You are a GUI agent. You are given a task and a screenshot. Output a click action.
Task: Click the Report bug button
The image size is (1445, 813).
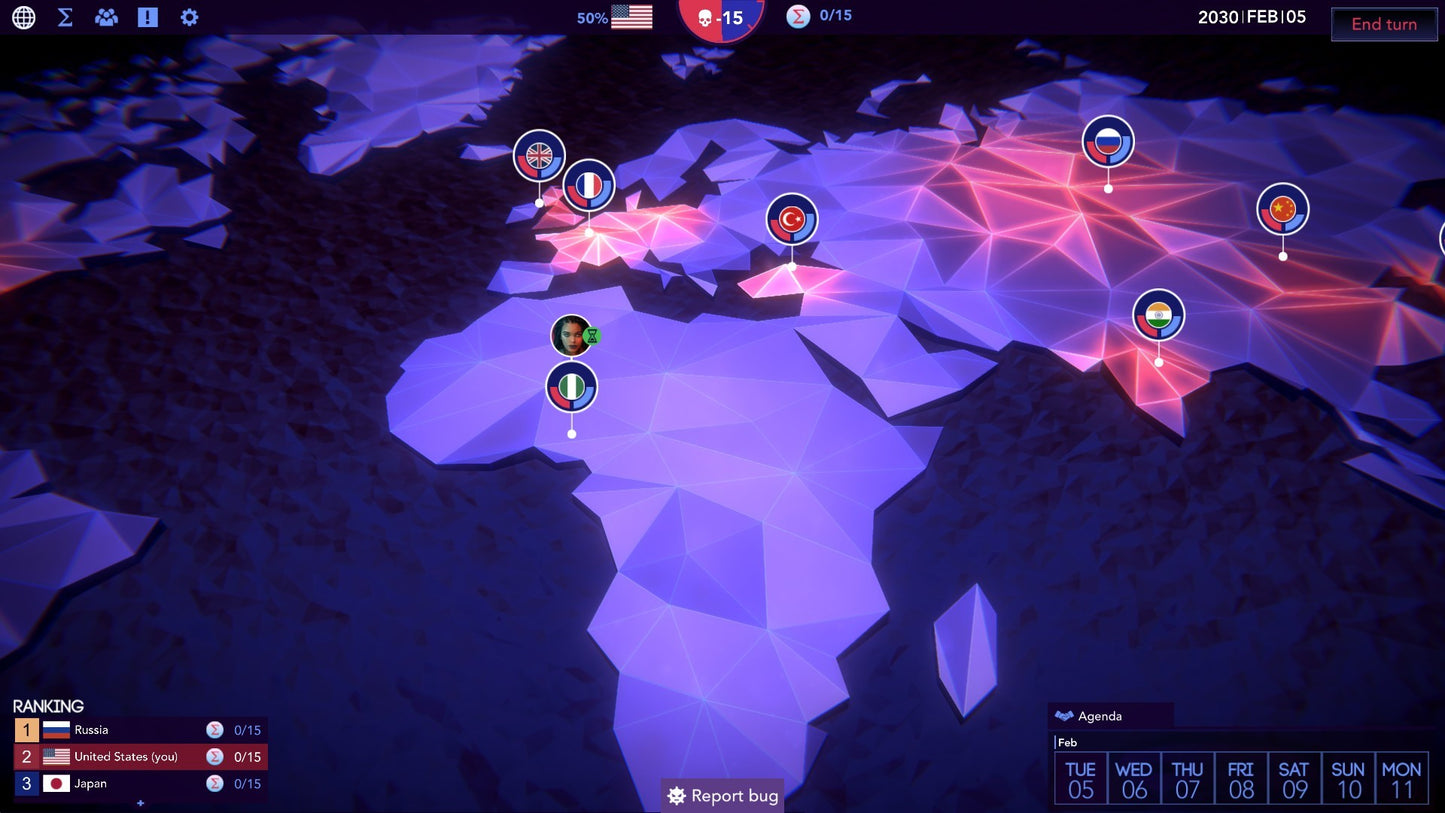click(x=722, y=796)
